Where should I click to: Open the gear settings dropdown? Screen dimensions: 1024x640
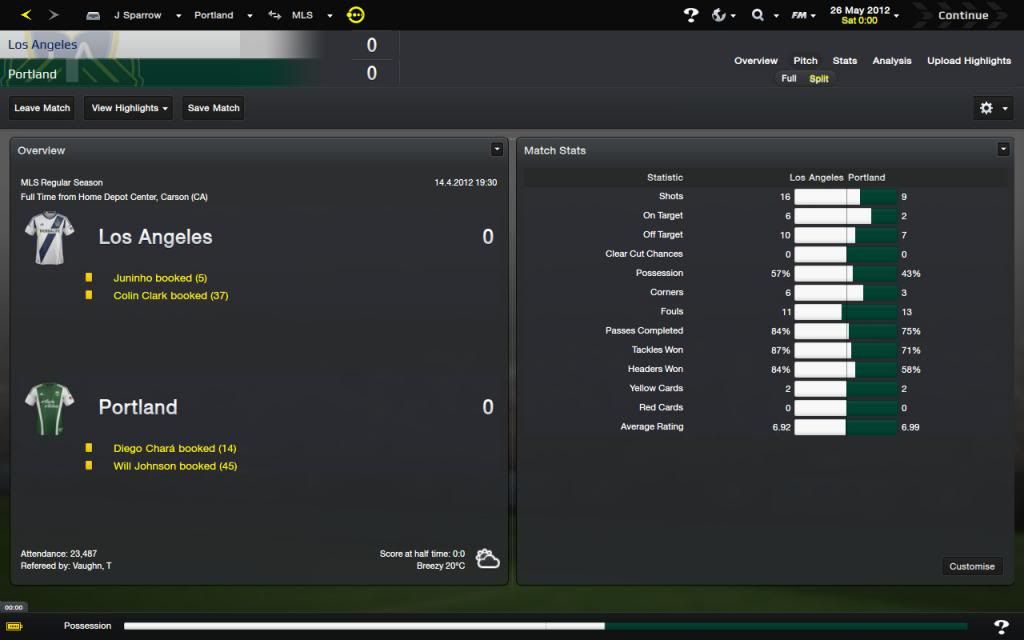pos(993,108)
